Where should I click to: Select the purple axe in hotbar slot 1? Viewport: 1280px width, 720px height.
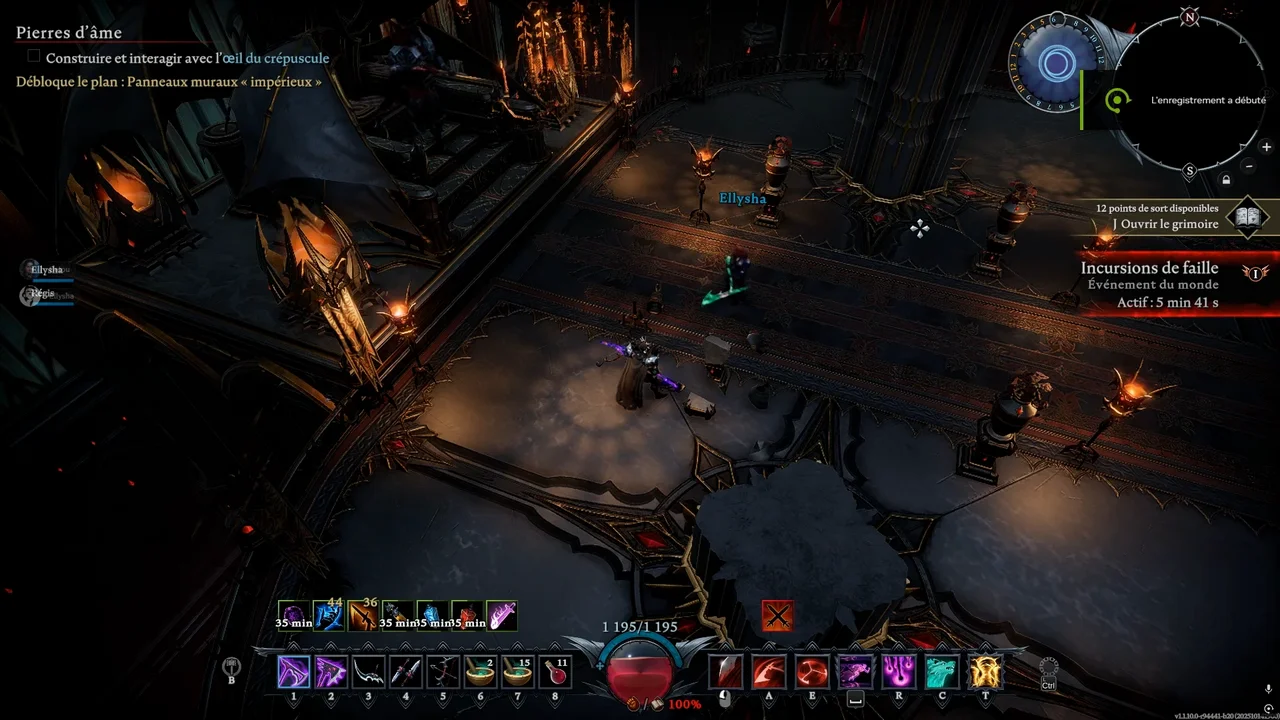point(294,672)
